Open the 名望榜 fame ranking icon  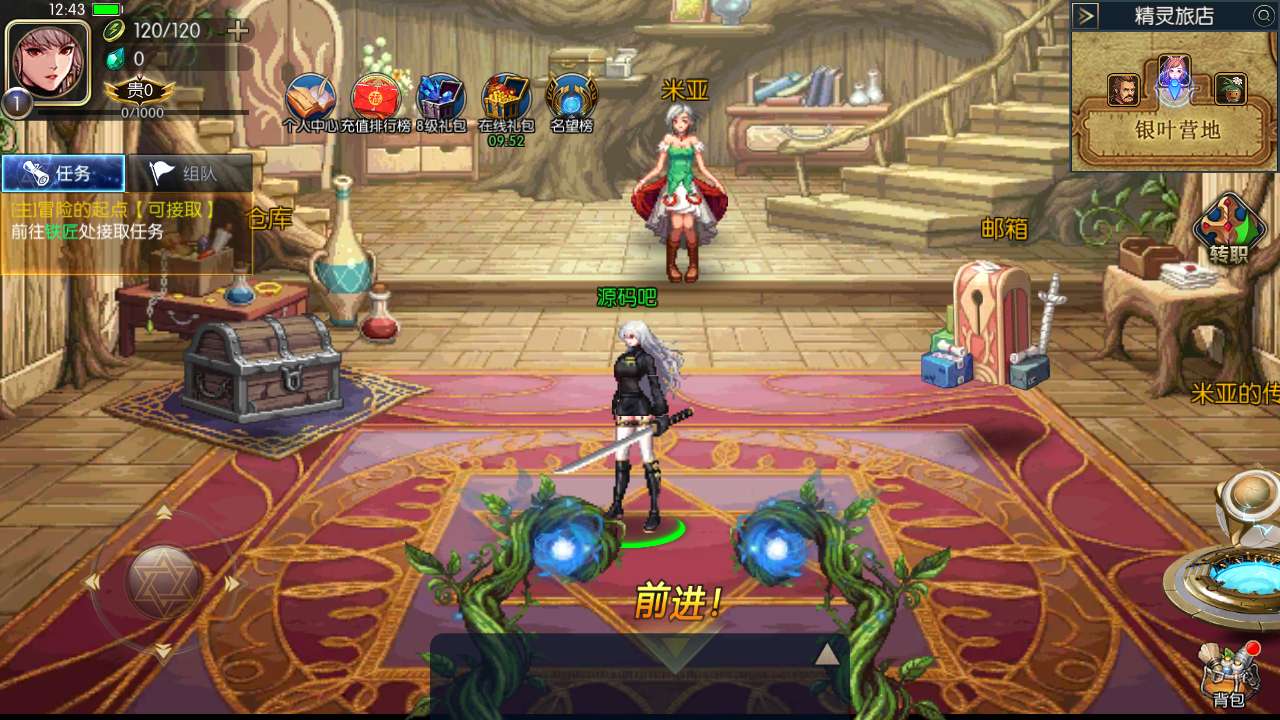(x=572, y=99)
